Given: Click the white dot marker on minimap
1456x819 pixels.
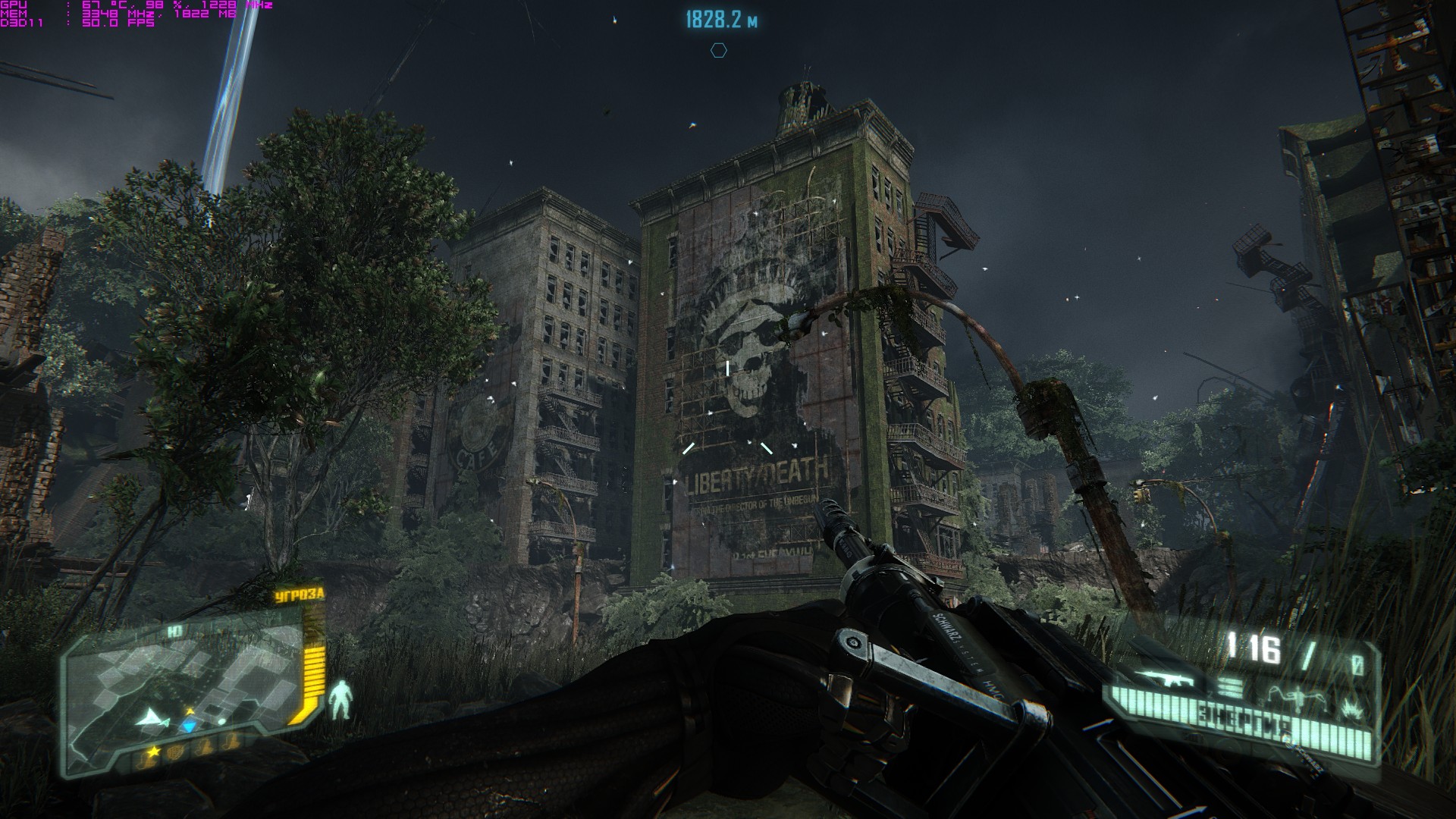Looking at the screenshot, I should 221,721.
